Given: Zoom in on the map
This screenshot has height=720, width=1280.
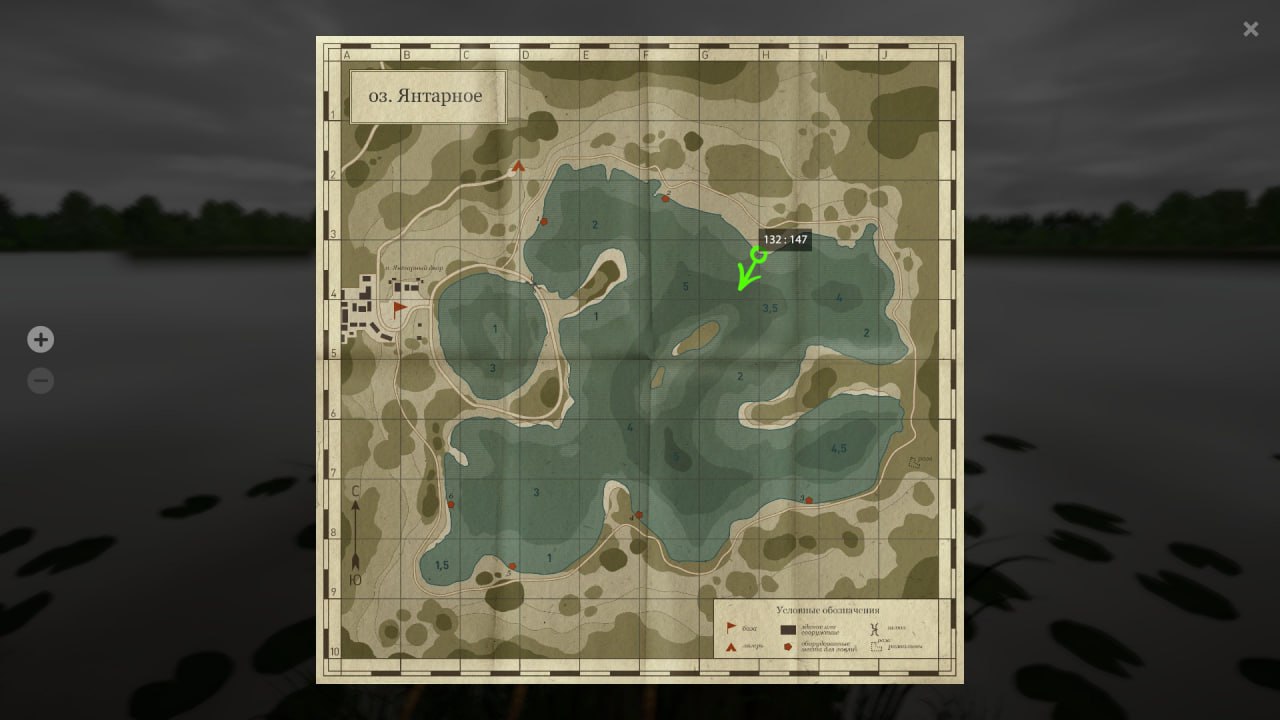Looking at the screenshot, I should 40,340.
